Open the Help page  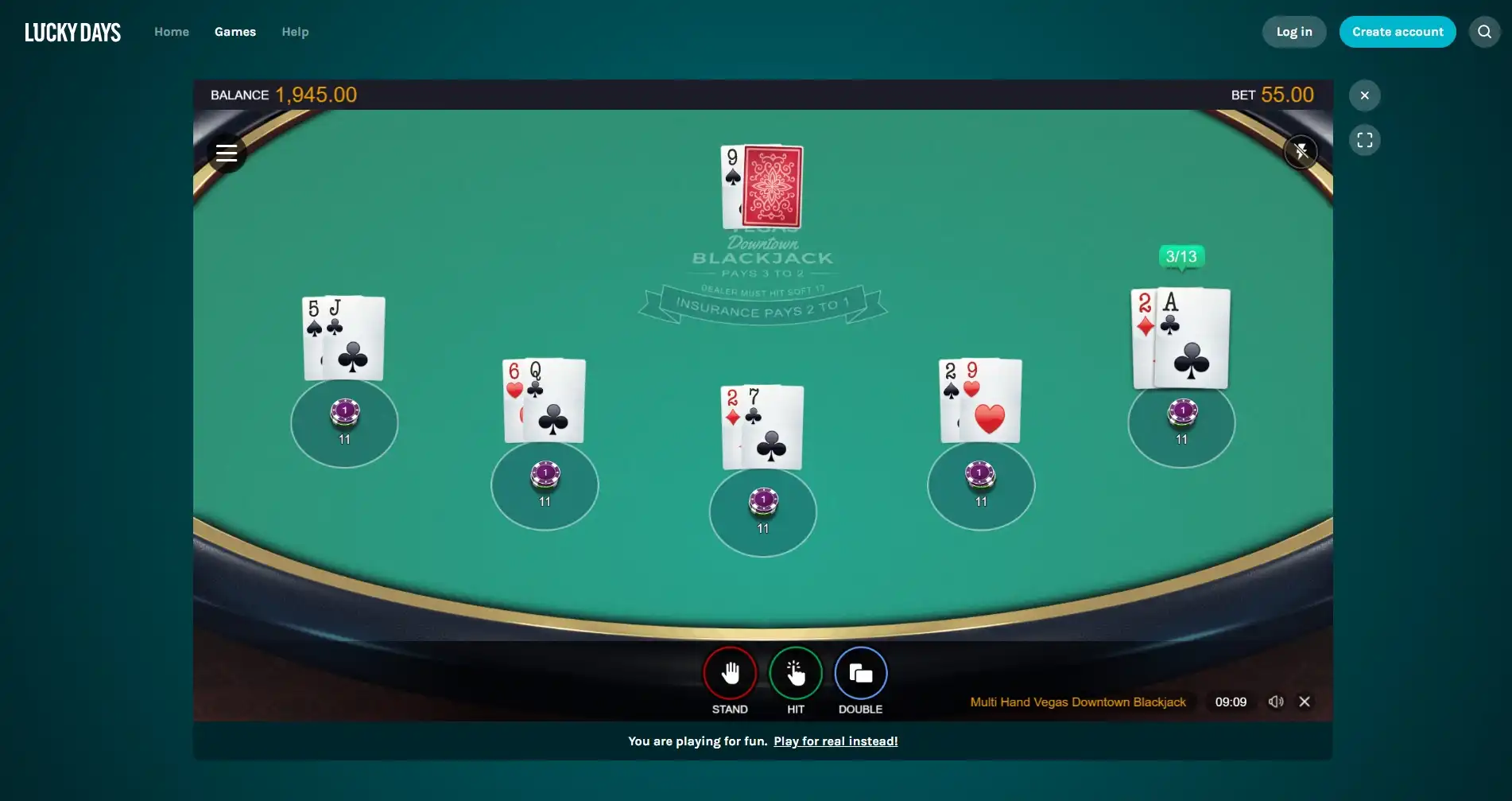[x=295, y=32]
